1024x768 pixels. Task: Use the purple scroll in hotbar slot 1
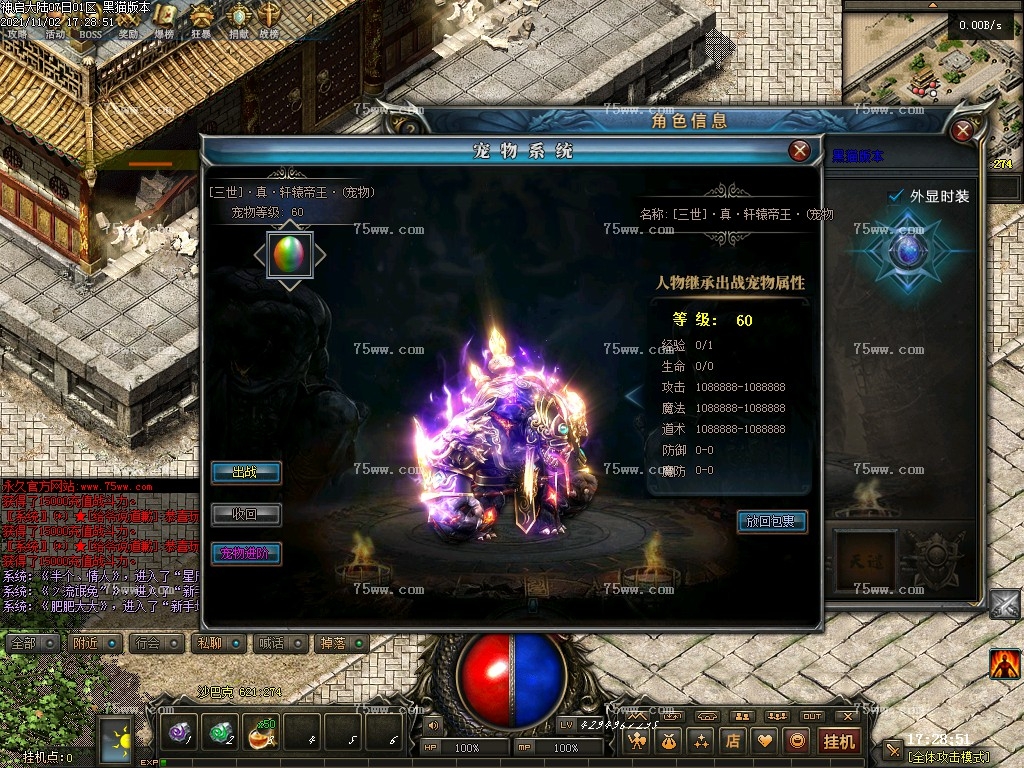(180, 733)
